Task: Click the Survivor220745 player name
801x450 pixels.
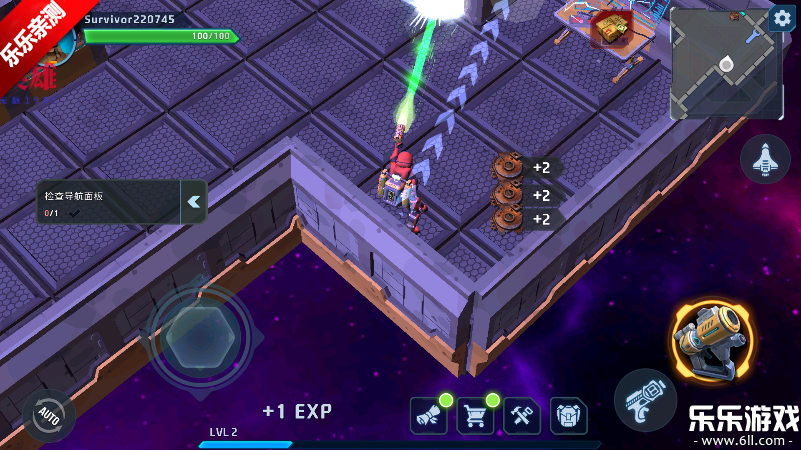Action: tap(130, 19)
